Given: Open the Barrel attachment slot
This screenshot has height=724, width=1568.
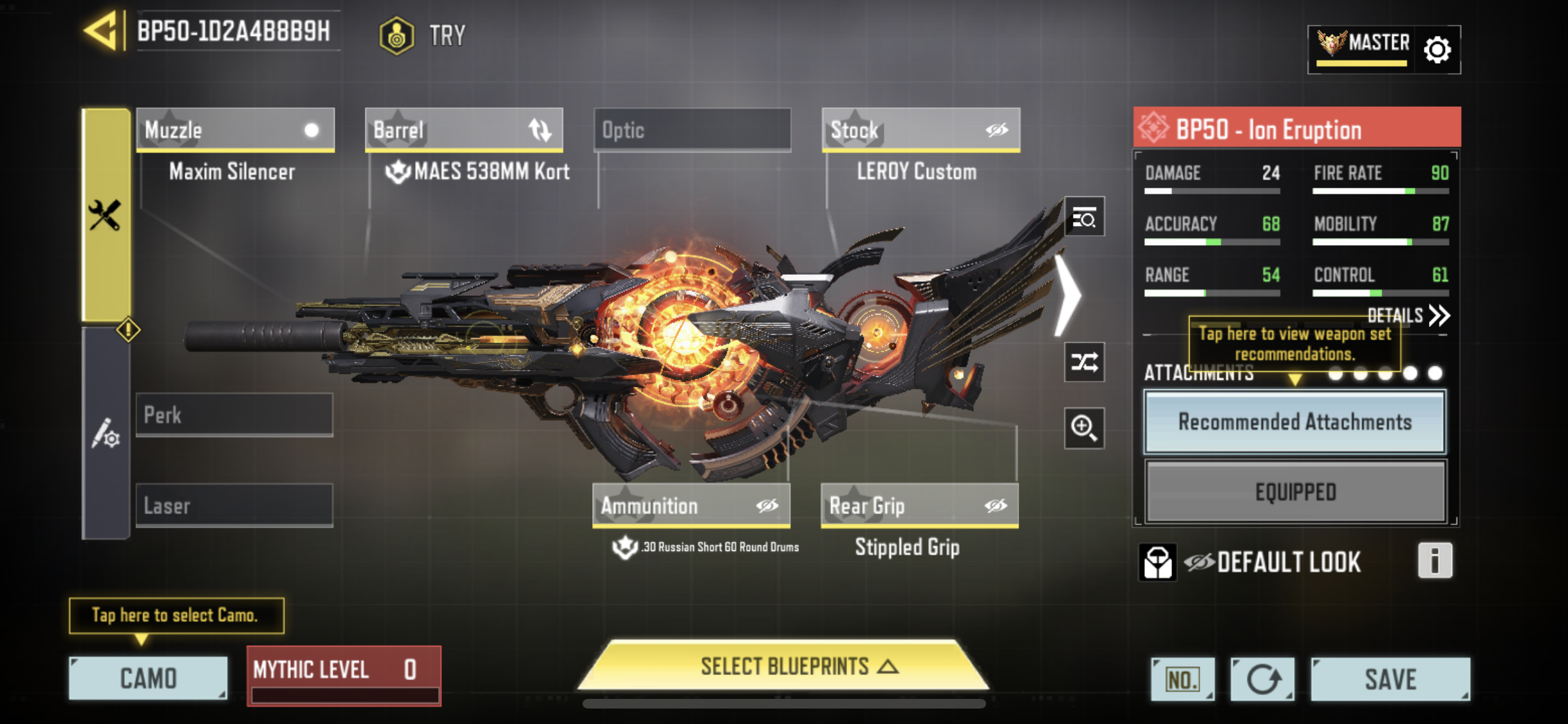Looking at the screenshot, I should [463, 130].
